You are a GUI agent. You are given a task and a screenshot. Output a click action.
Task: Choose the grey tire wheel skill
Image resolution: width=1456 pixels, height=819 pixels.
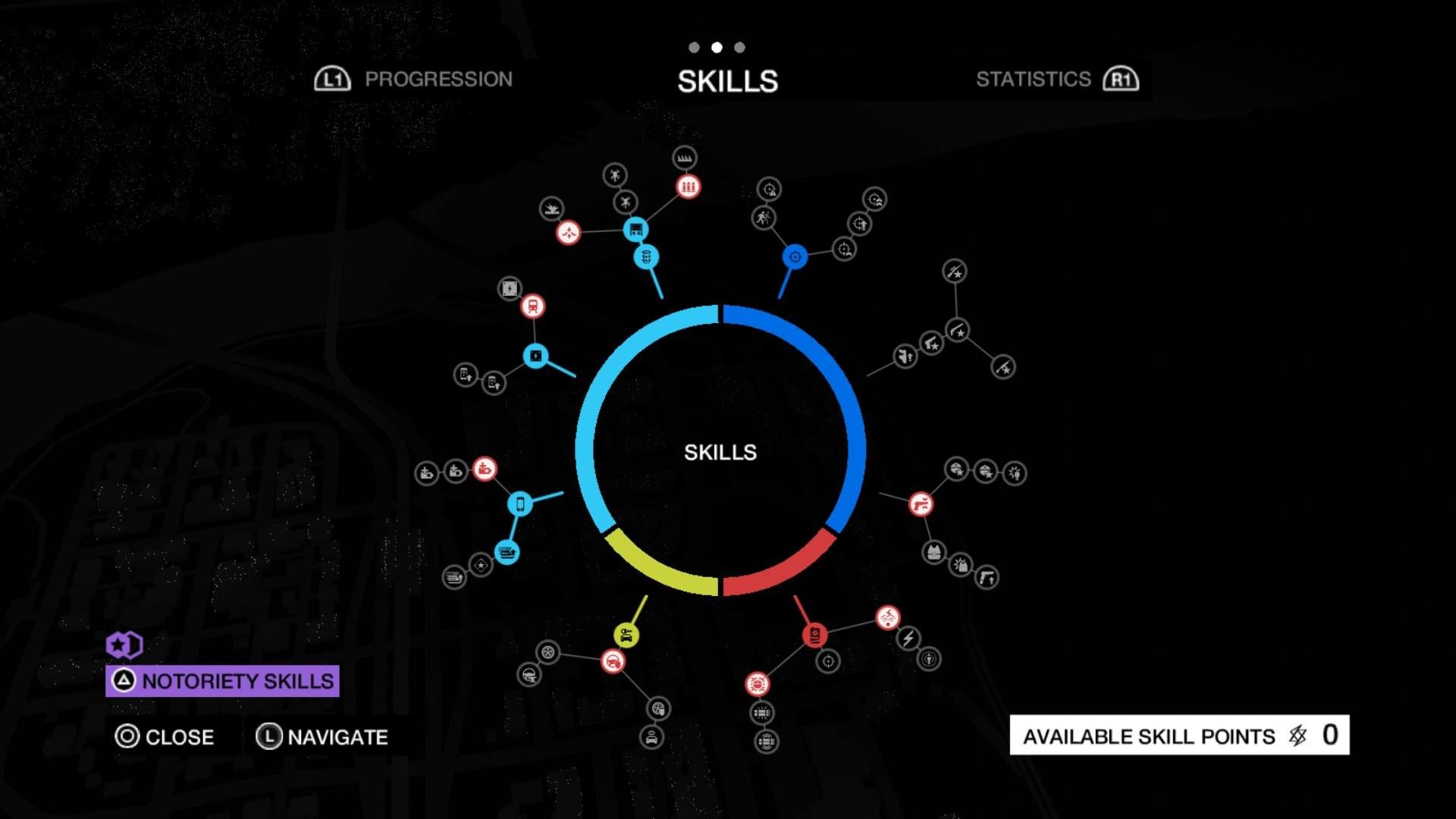coord(548,651)
